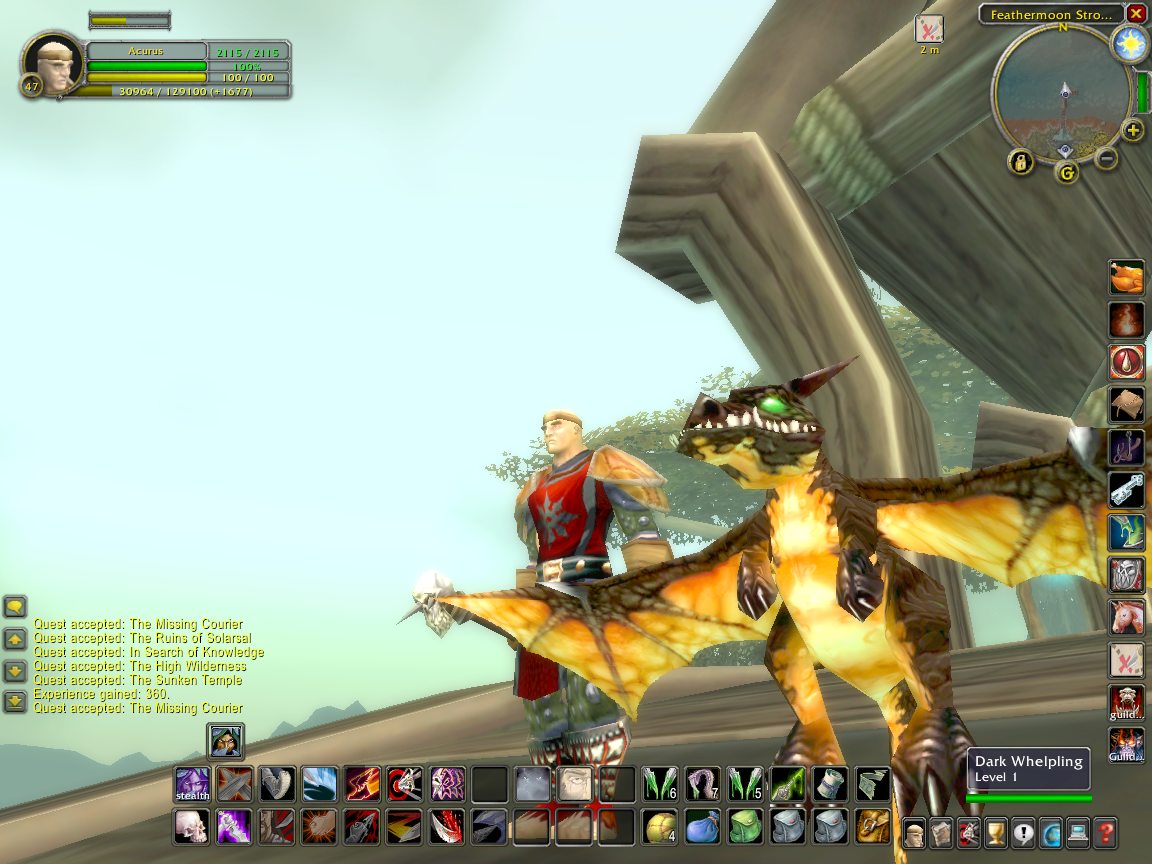Image resolution: width=1152 pixels, height=864 pixels.
Task: Click the minimap G button
Action: pos(1067,173)
